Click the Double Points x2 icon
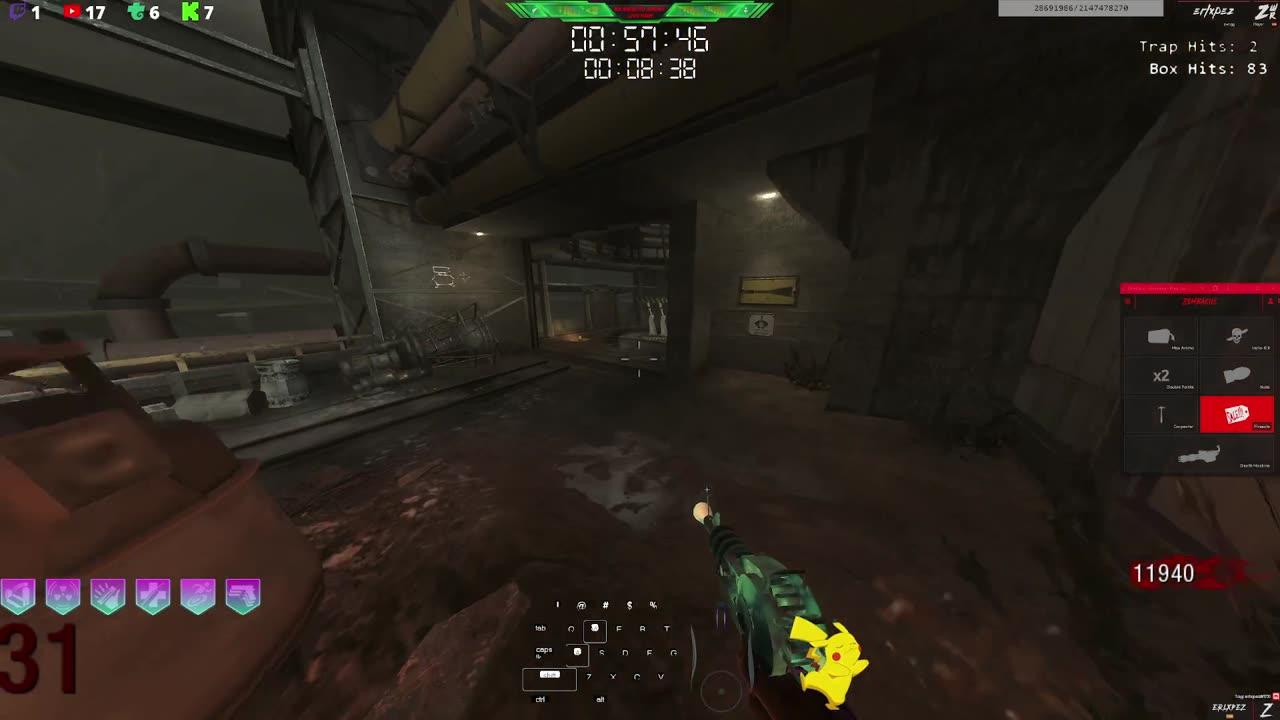Image resolution: width=1280 pixels, height=720 pixels. click(1162, 374)
